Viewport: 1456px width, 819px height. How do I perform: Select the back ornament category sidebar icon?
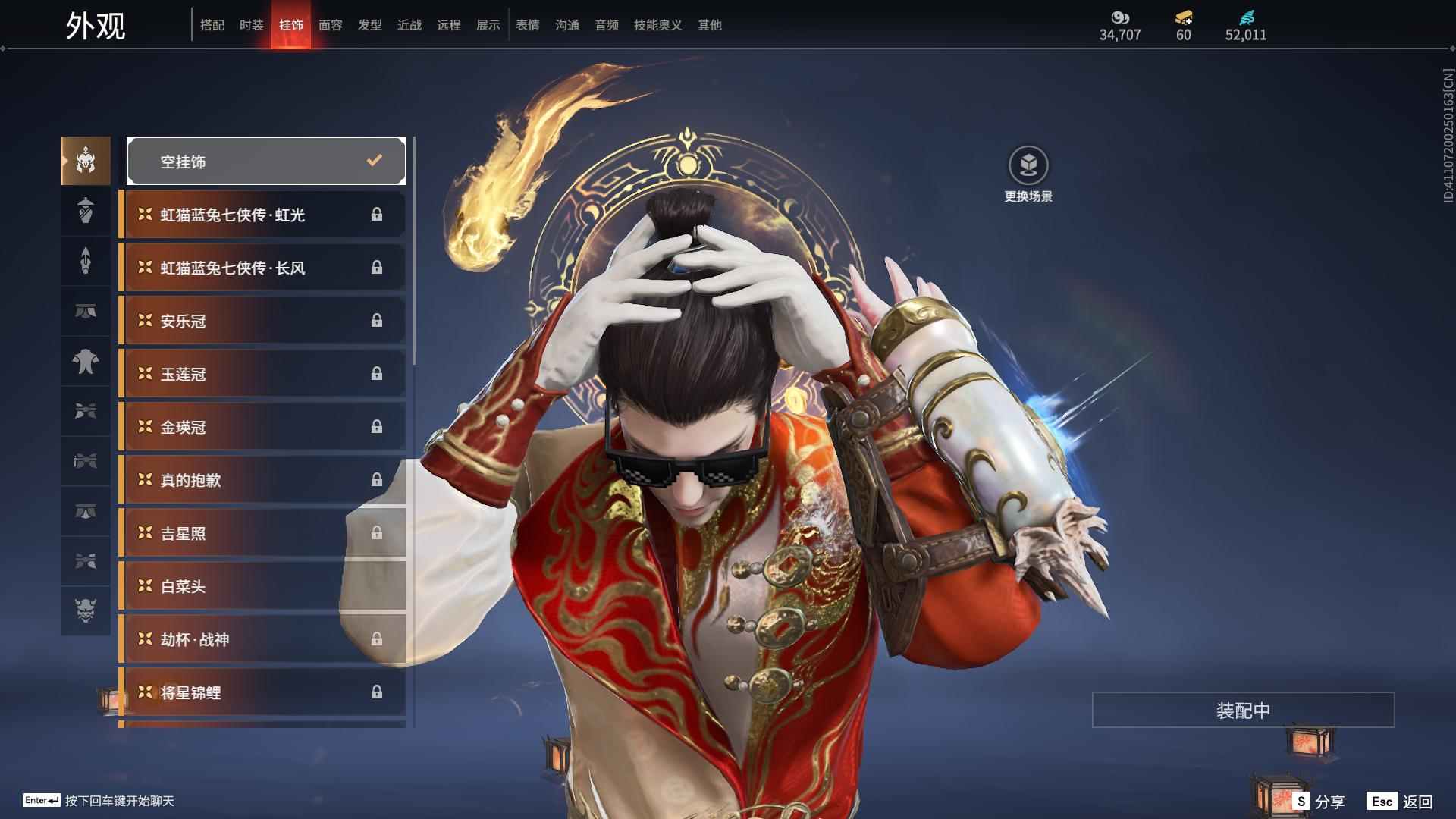coord(85,261)
